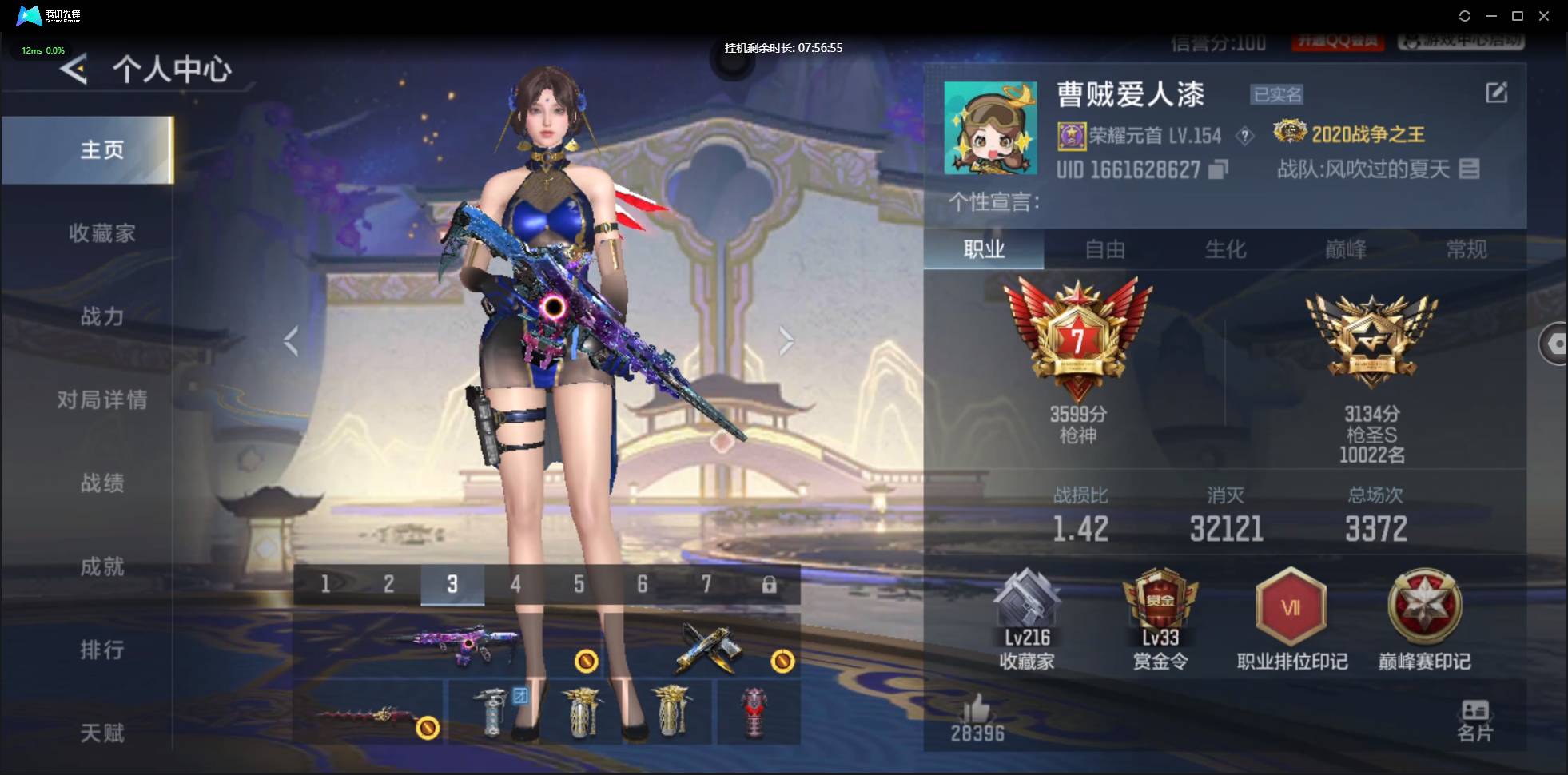Copy the UID using the copy icon
Image resolution: width=1568 pixels, height=775 pixels.
tap(1217, 169)
